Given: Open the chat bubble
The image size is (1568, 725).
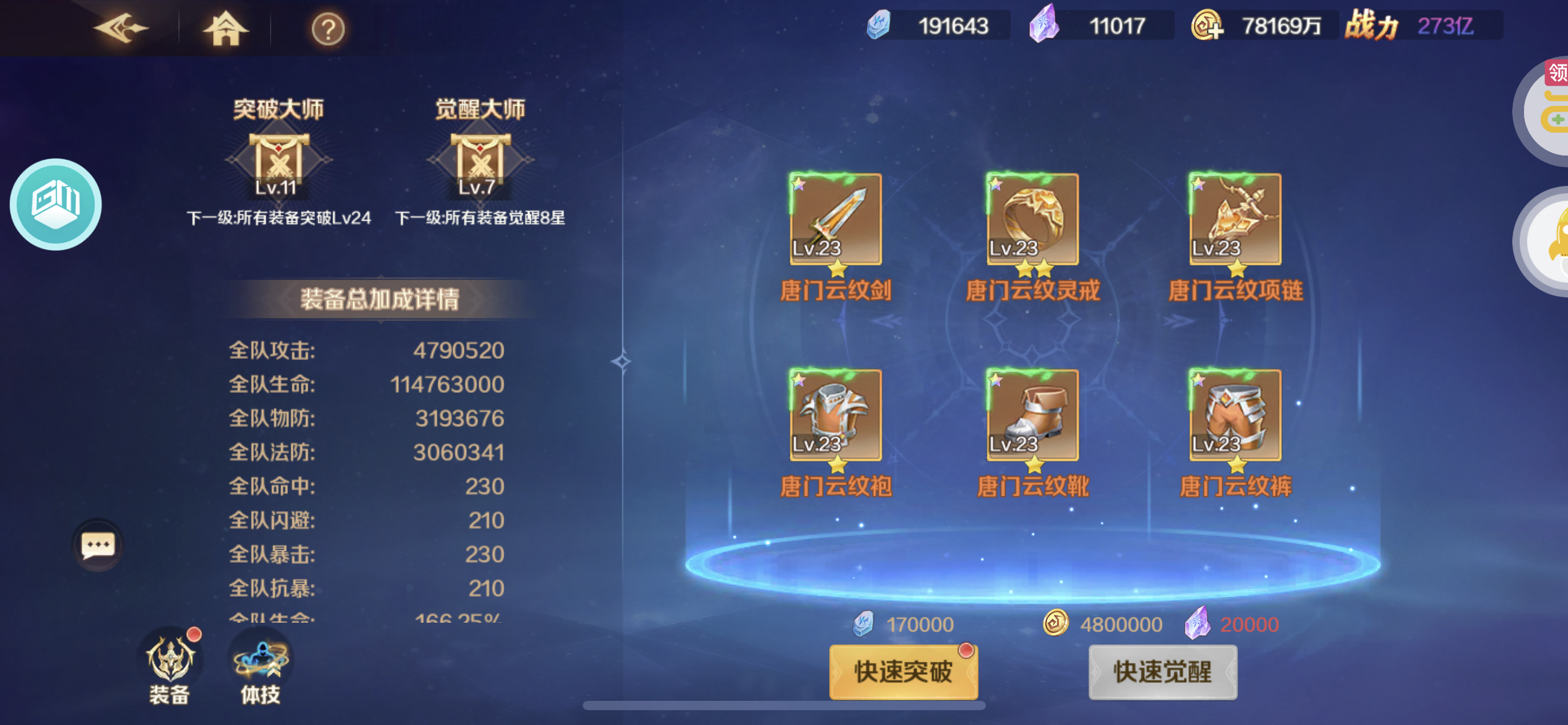Looking at the screenshot, I should 98,545.
